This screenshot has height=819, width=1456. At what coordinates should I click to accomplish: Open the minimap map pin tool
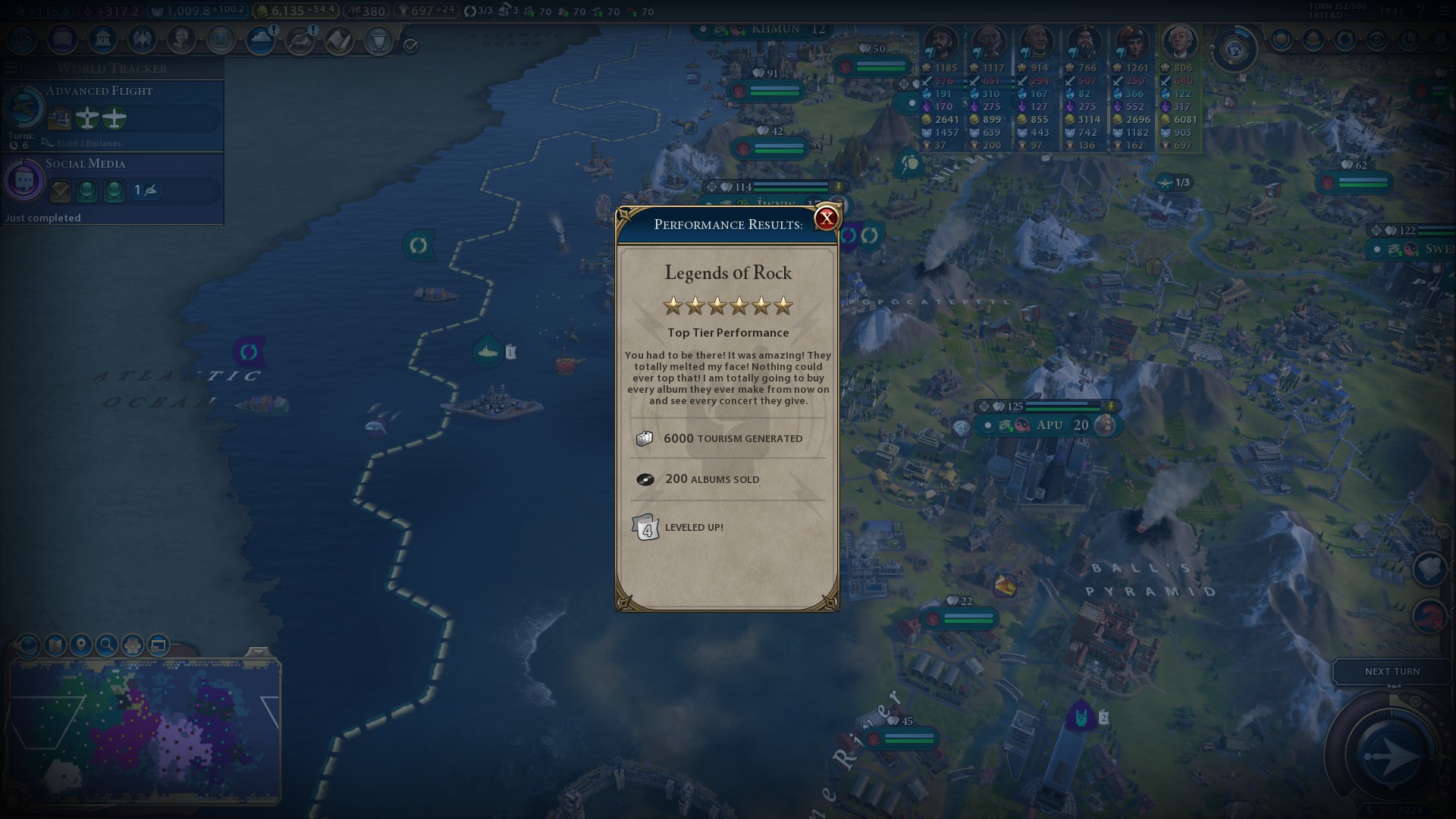tap(81, 645)
